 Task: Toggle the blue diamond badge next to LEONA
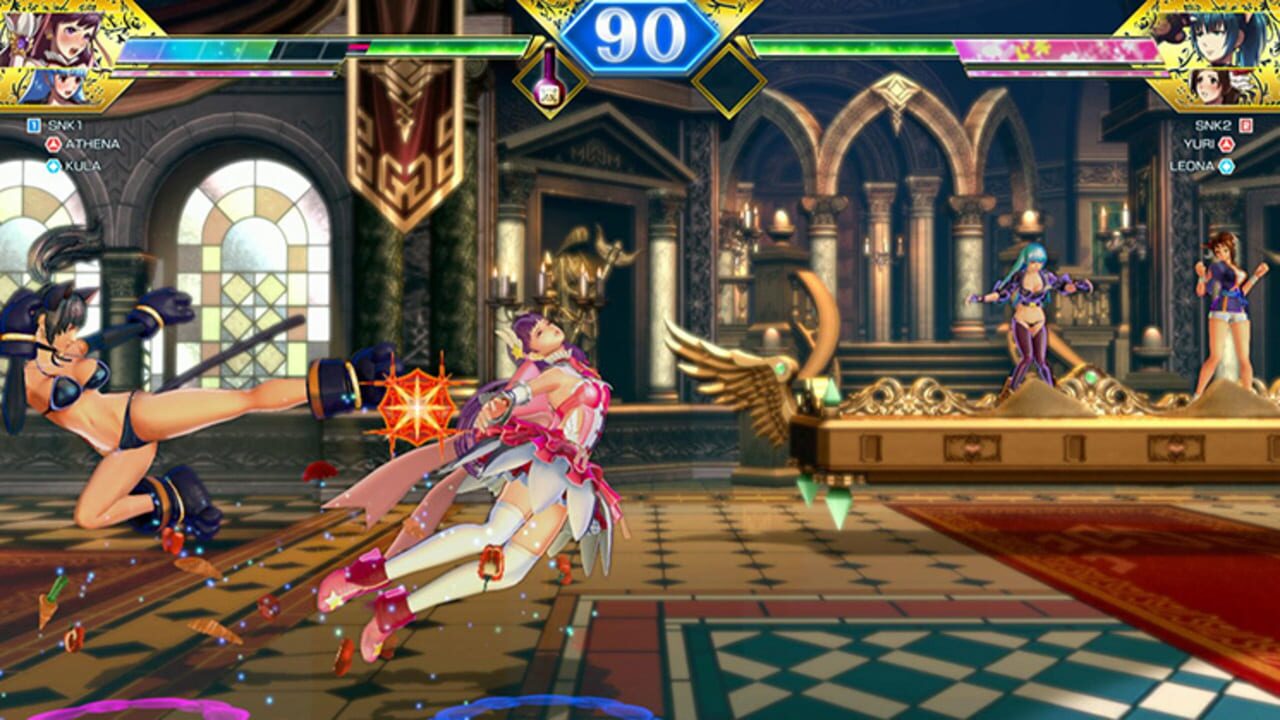[1226, 164]
